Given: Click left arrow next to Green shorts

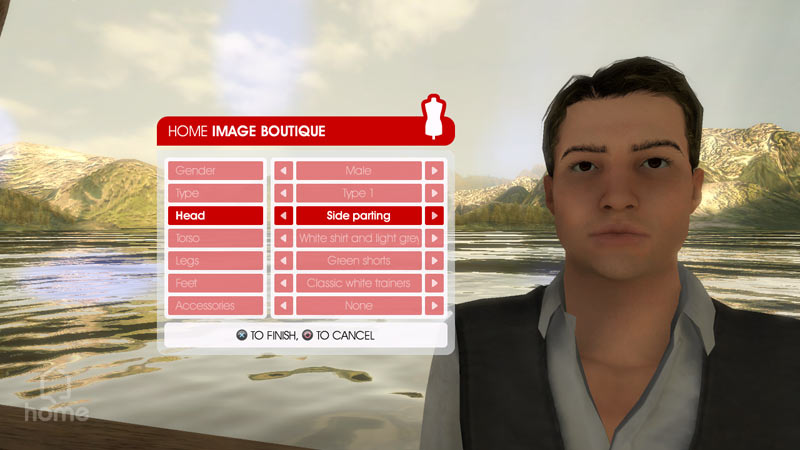Looking at the screenshot, I should coord(283,260).
